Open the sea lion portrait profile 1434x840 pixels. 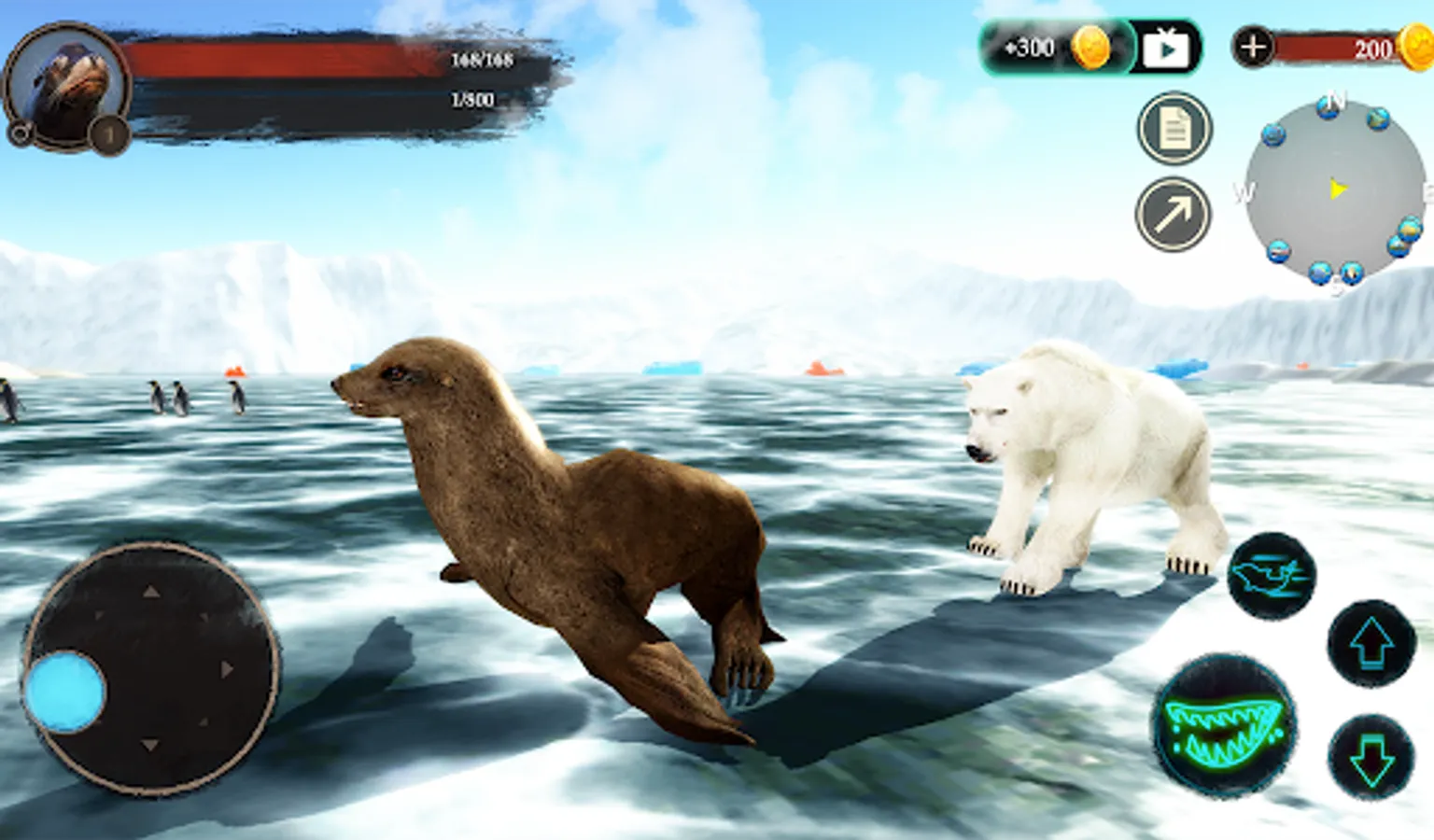tap(67, 85)
